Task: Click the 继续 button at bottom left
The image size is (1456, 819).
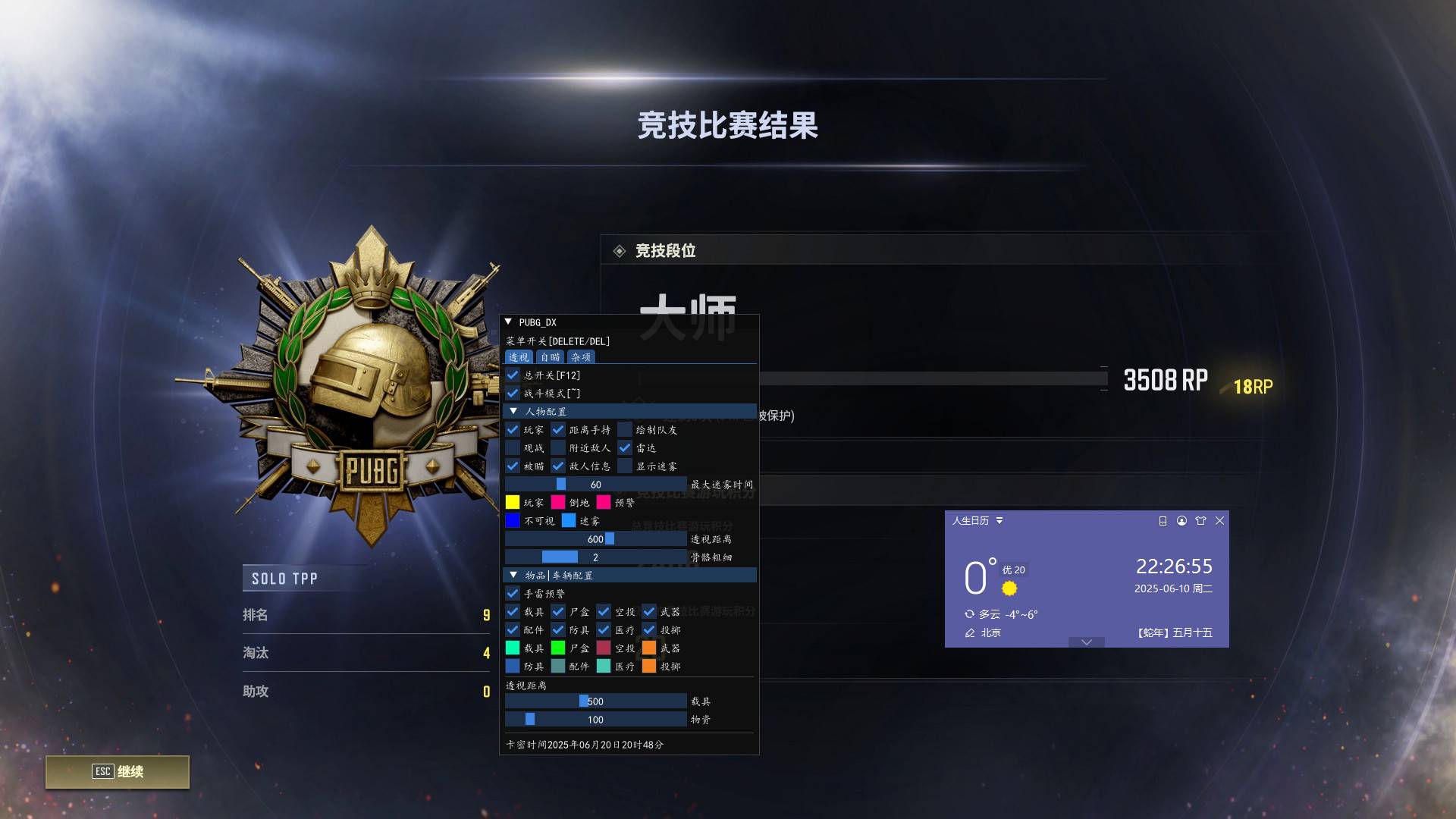Action: (130, 771)
